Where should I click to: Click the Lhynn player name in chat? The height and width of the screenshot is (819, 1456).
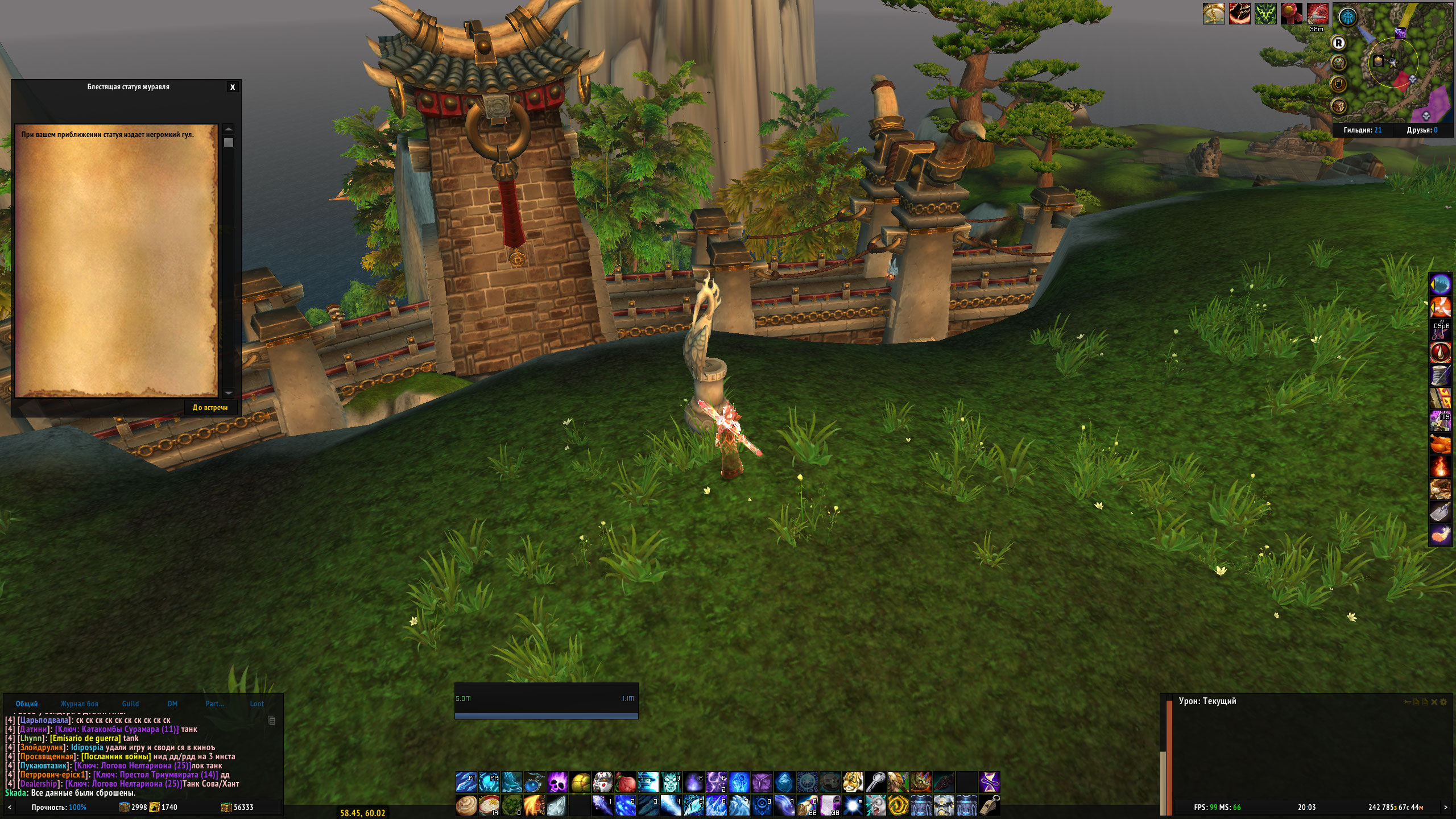click(32, 738)
